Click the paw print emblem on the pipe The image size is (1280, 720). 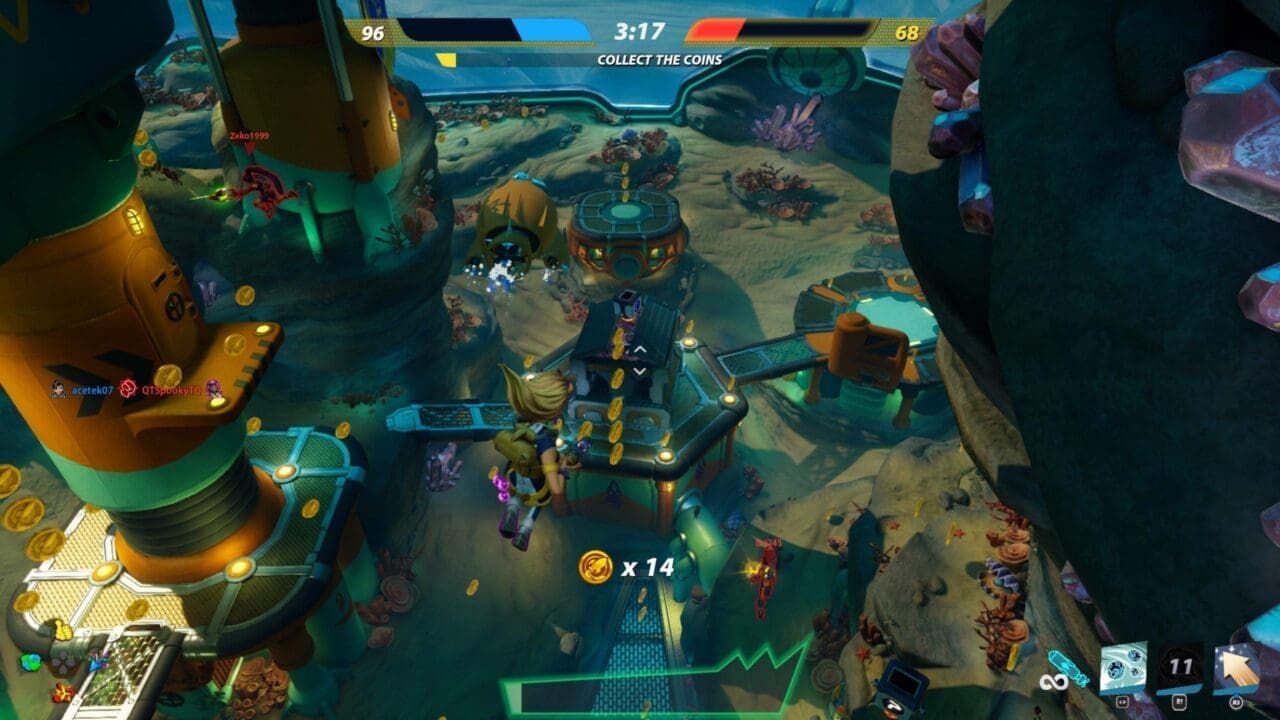pyautogui.click(x=65, y=665)
